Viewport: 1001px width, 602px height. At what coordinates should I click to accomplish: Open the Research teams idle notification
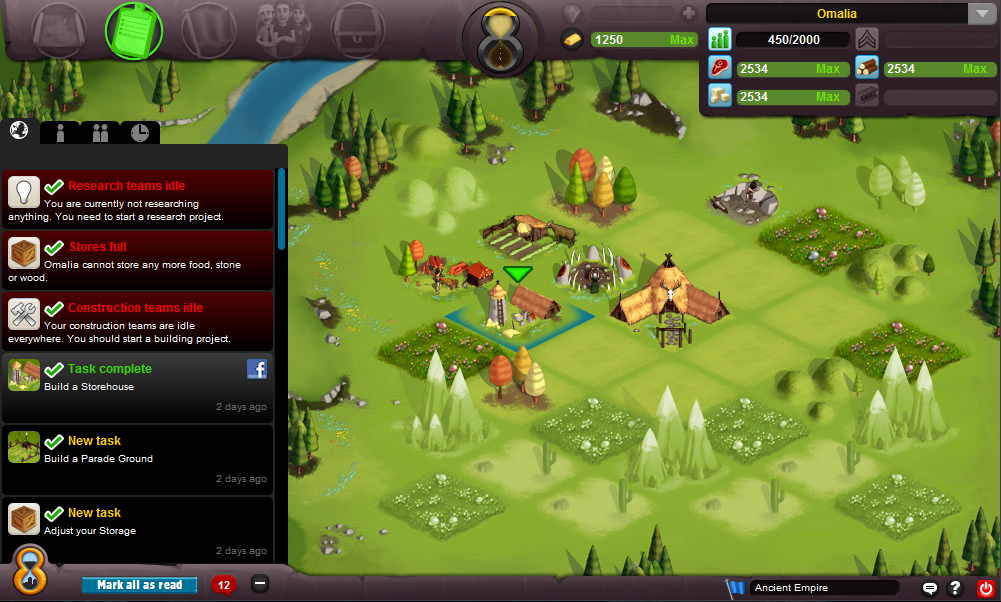pyautogui.click(x=138, y=200)
